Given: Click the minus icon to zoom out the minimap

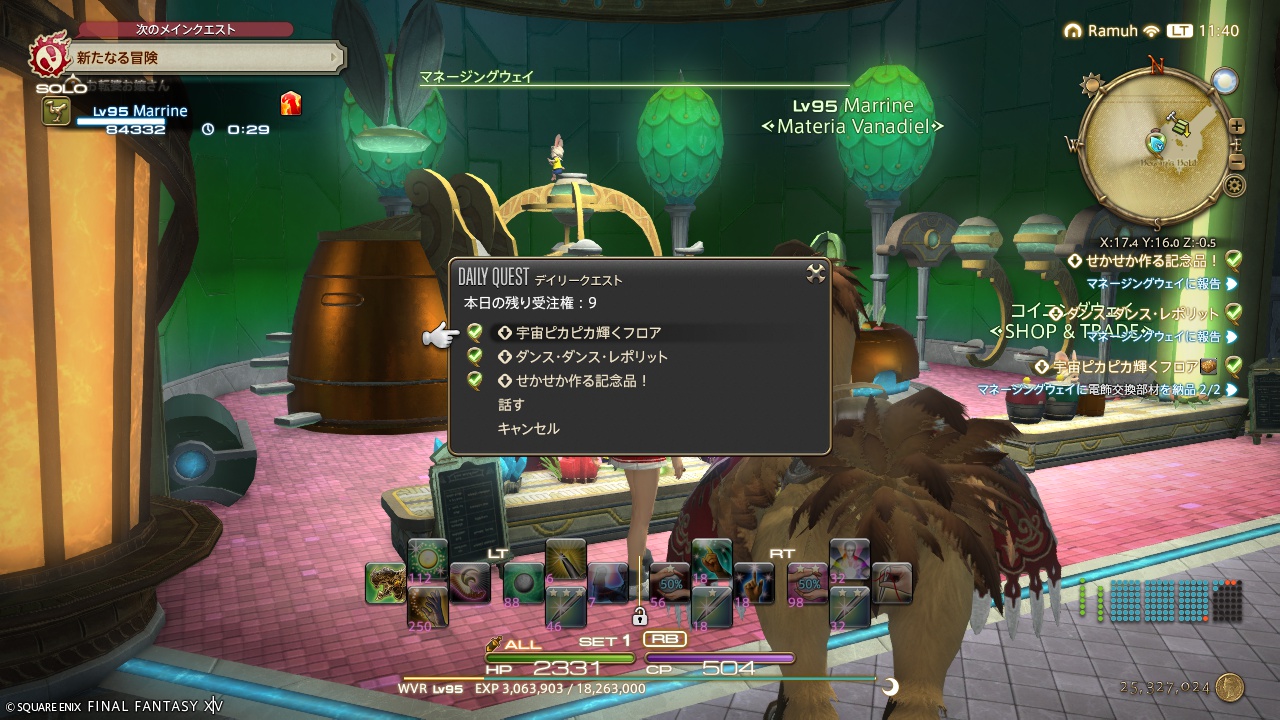Looking at the screenshot, I should (x=1236, y=160).
